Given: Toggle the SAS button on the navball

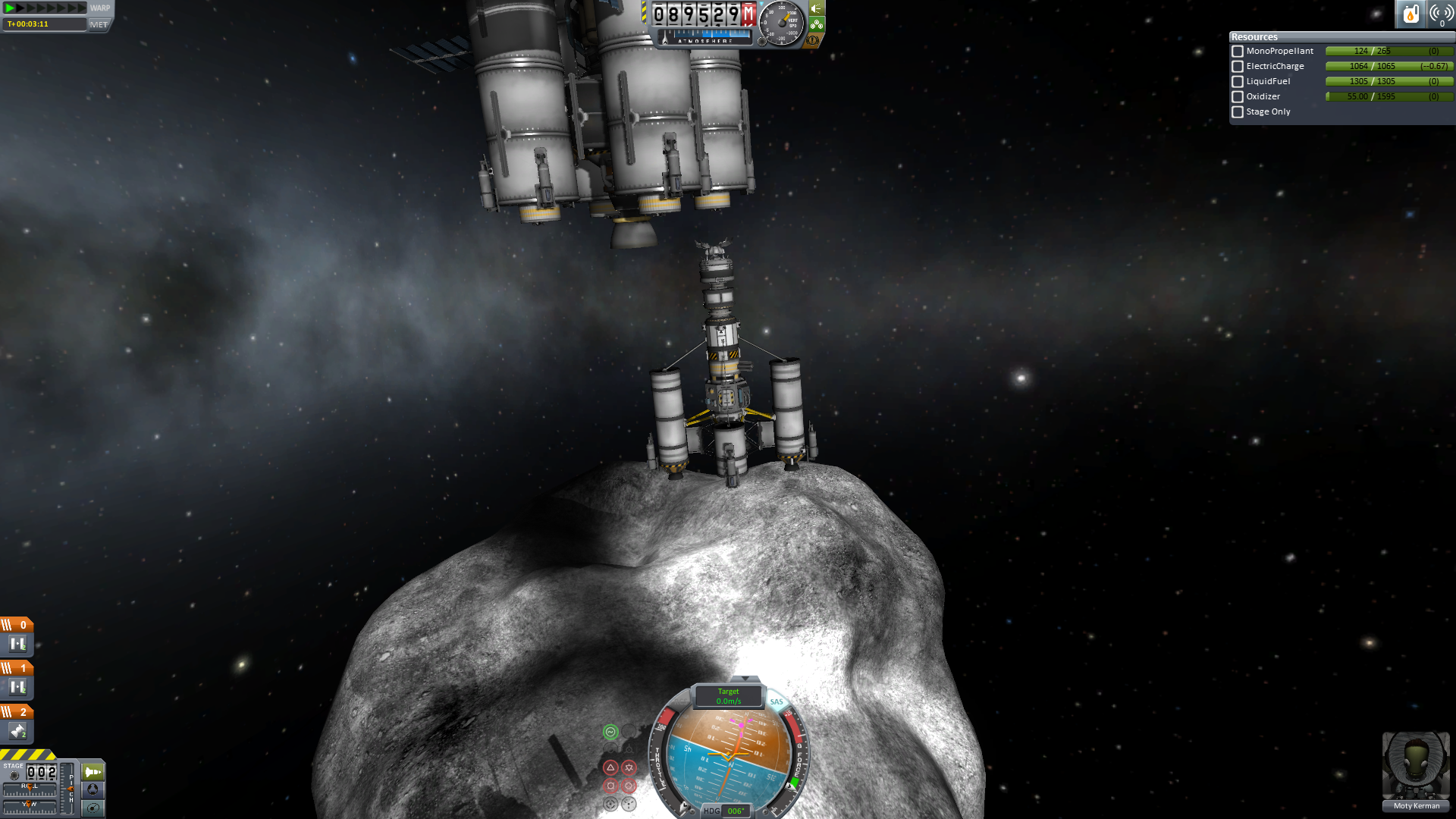Looking at the screenshot, I should pos(777,701).
